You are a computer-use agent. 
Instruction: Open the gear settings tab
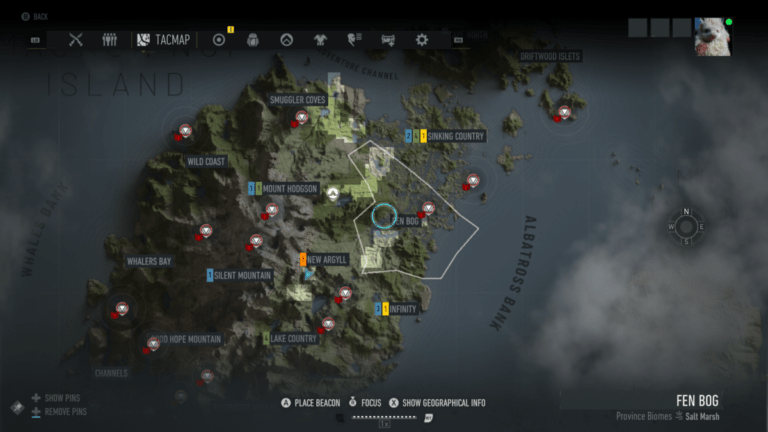pos(422,40)
